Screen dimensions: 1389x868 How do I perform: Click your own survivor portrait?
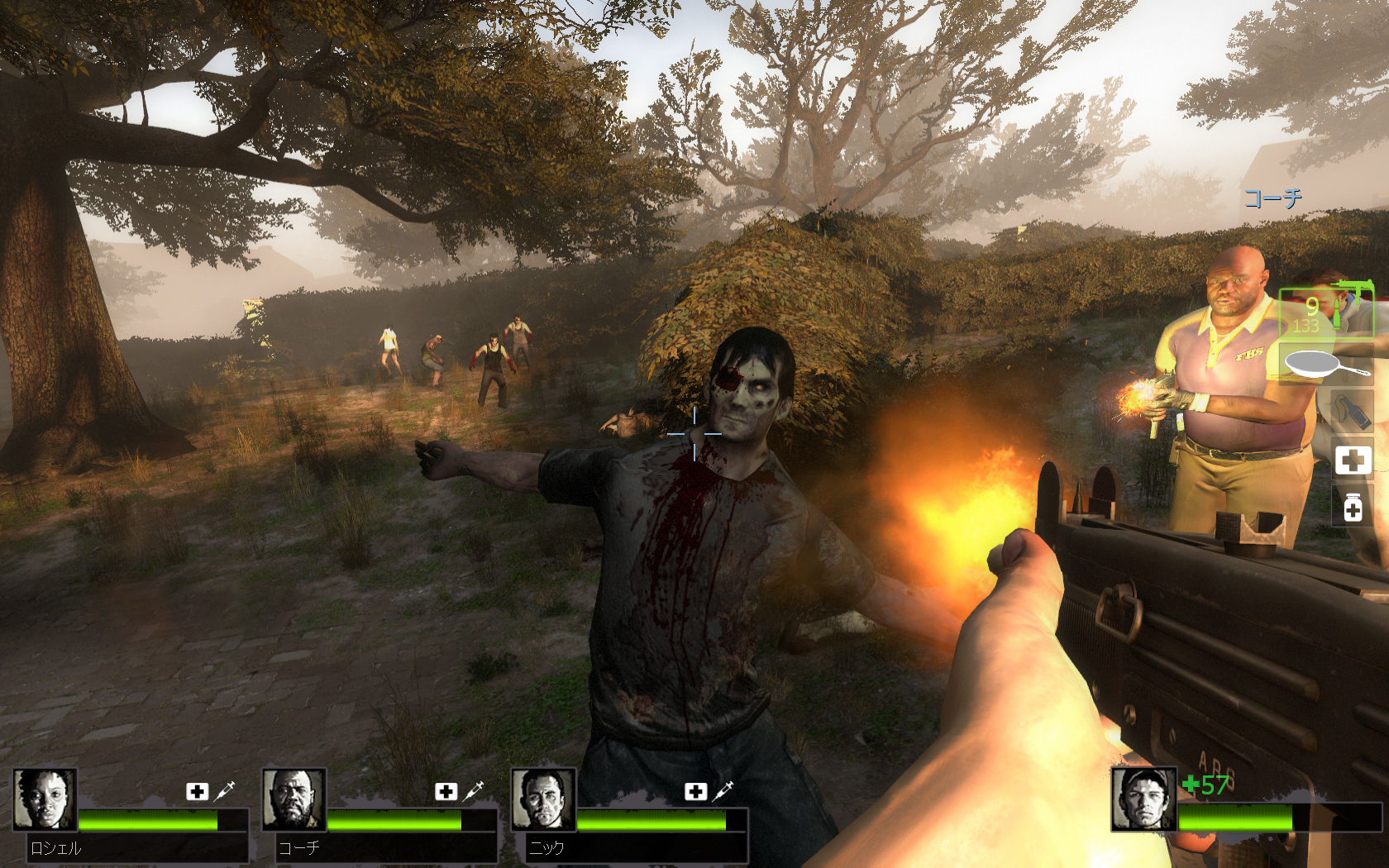click(x=1143, y=799)
